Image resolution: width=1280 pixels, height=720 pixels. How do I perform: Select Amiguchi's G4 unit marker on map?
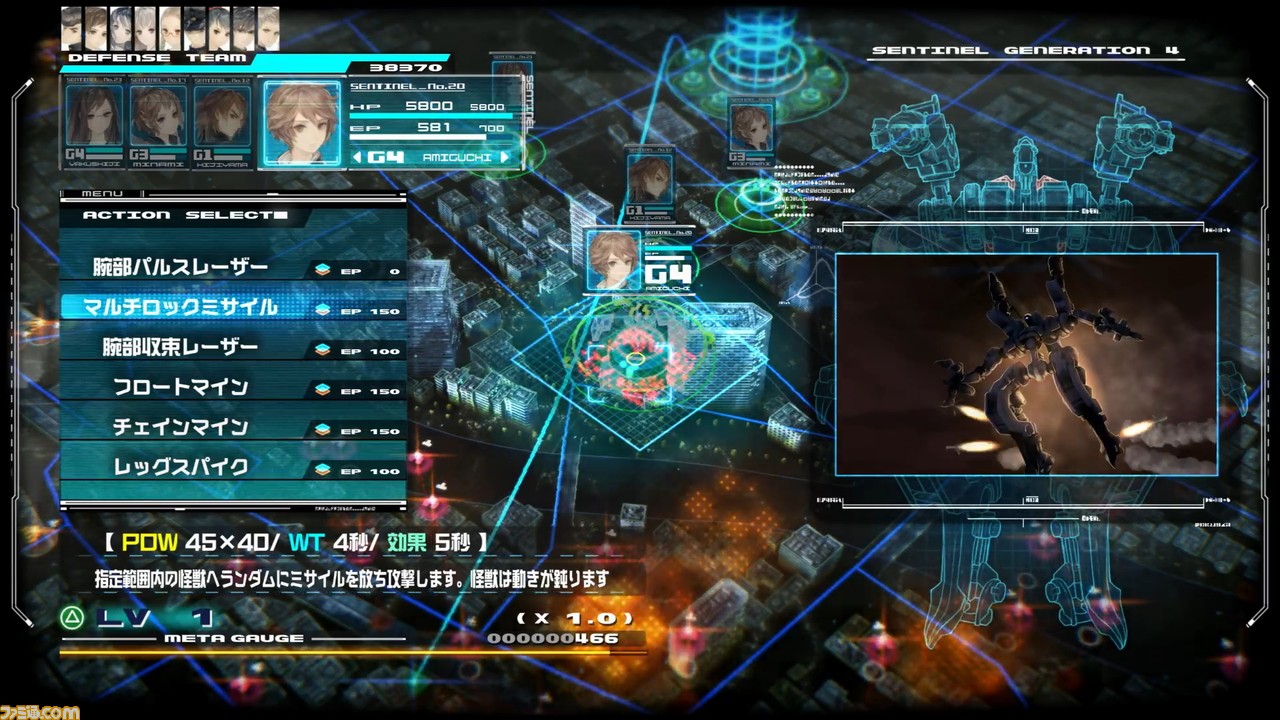point(613,260)
